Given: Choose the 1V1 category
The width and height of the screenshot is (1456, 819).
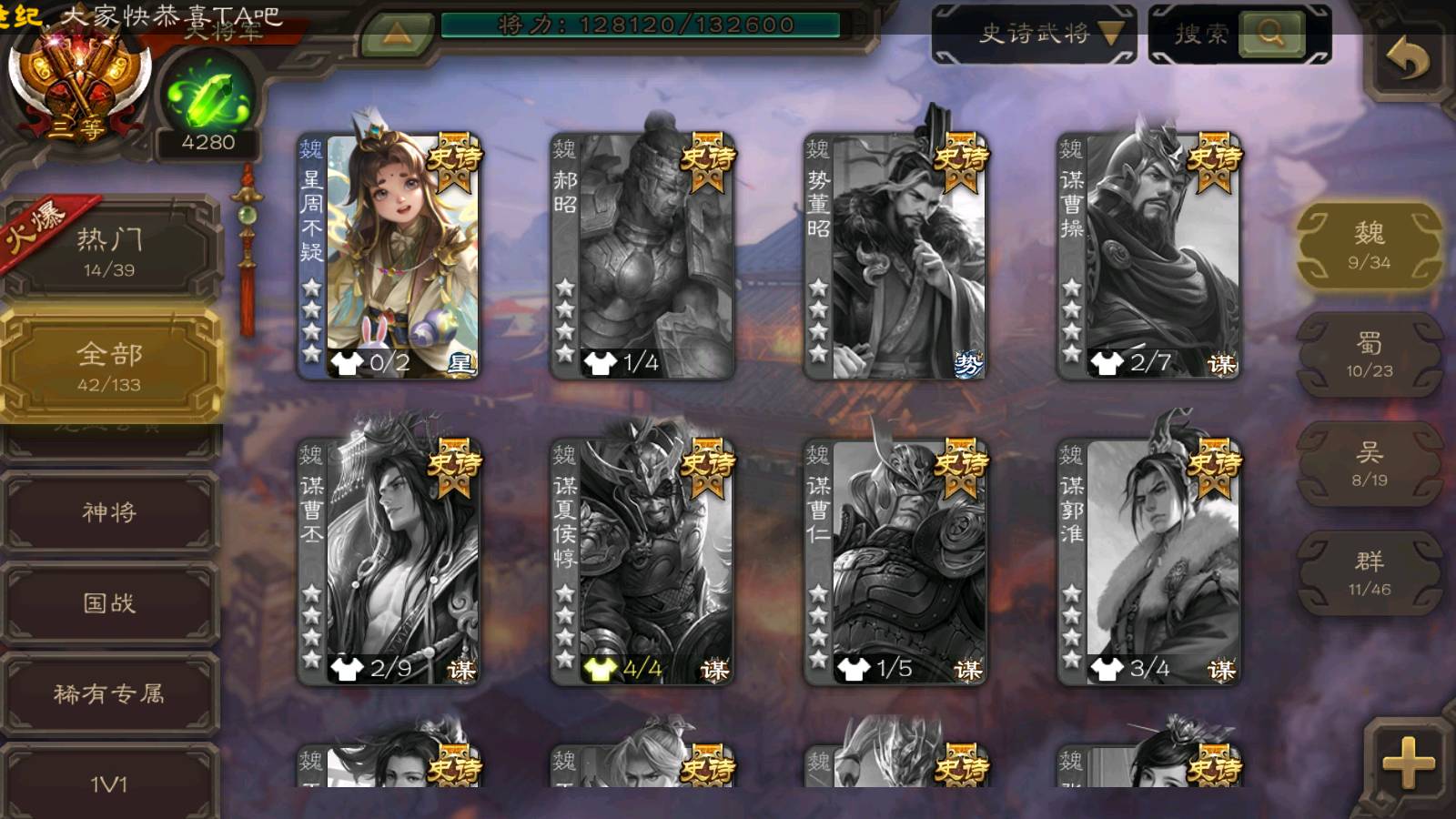Looking at the screenshot, I should [x=109, y=783].
